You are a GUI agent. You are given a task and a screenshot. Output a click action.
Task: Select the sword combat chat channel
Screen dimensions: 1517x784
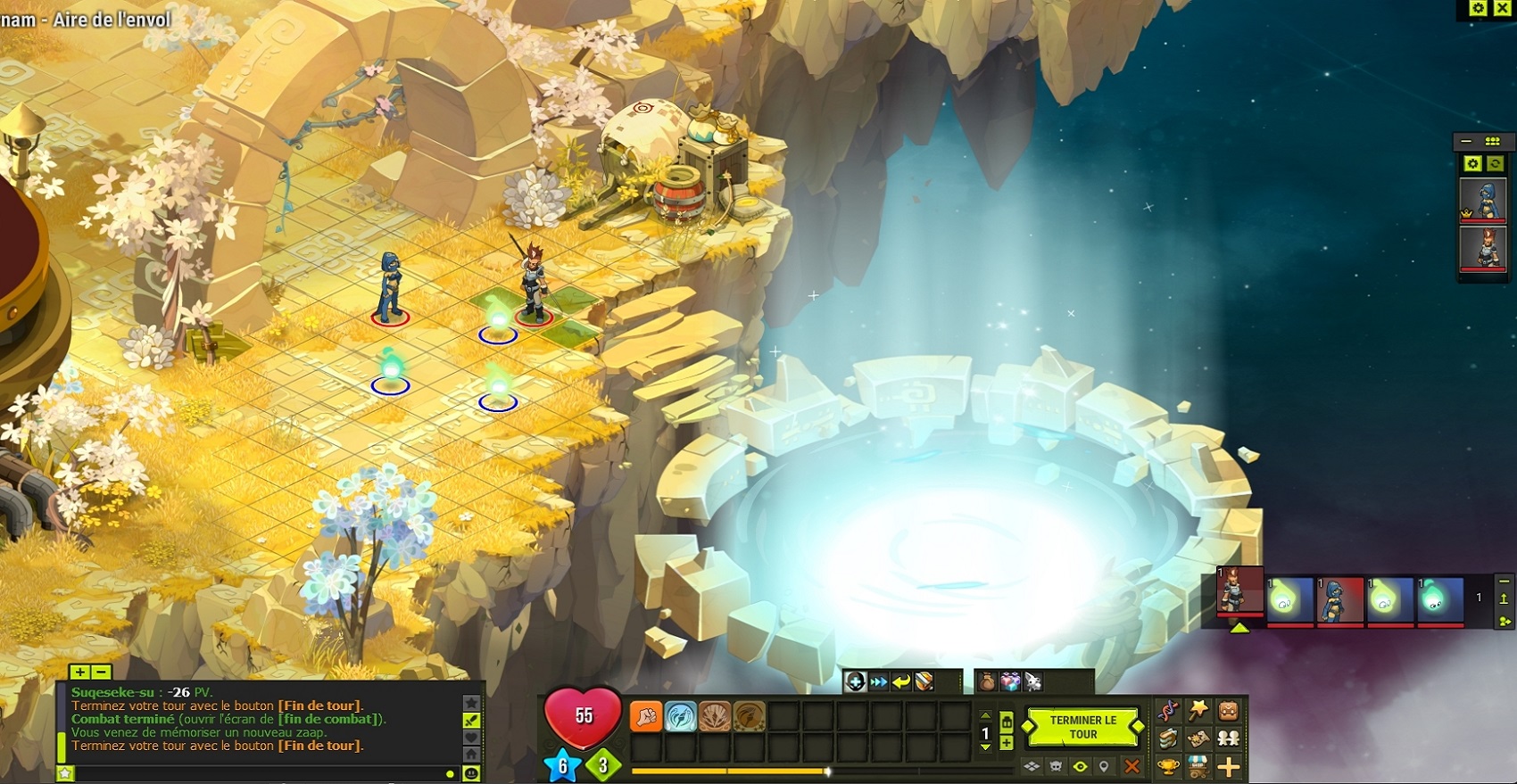pos(471,720)
